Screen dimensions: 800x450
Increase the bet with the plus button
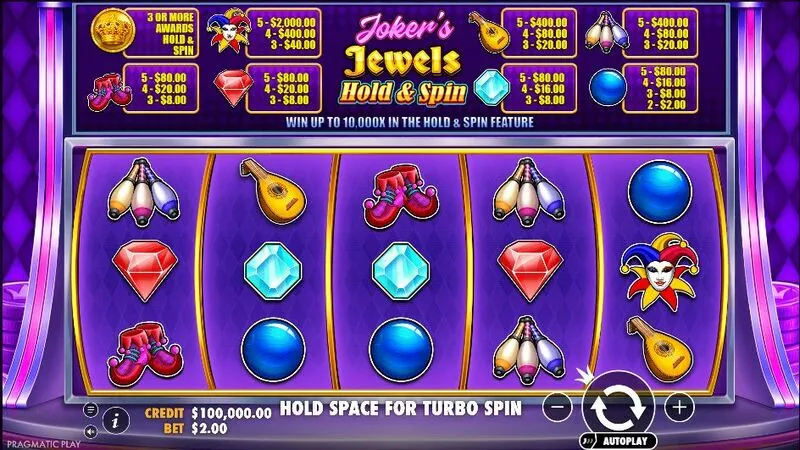coord(679,407)
